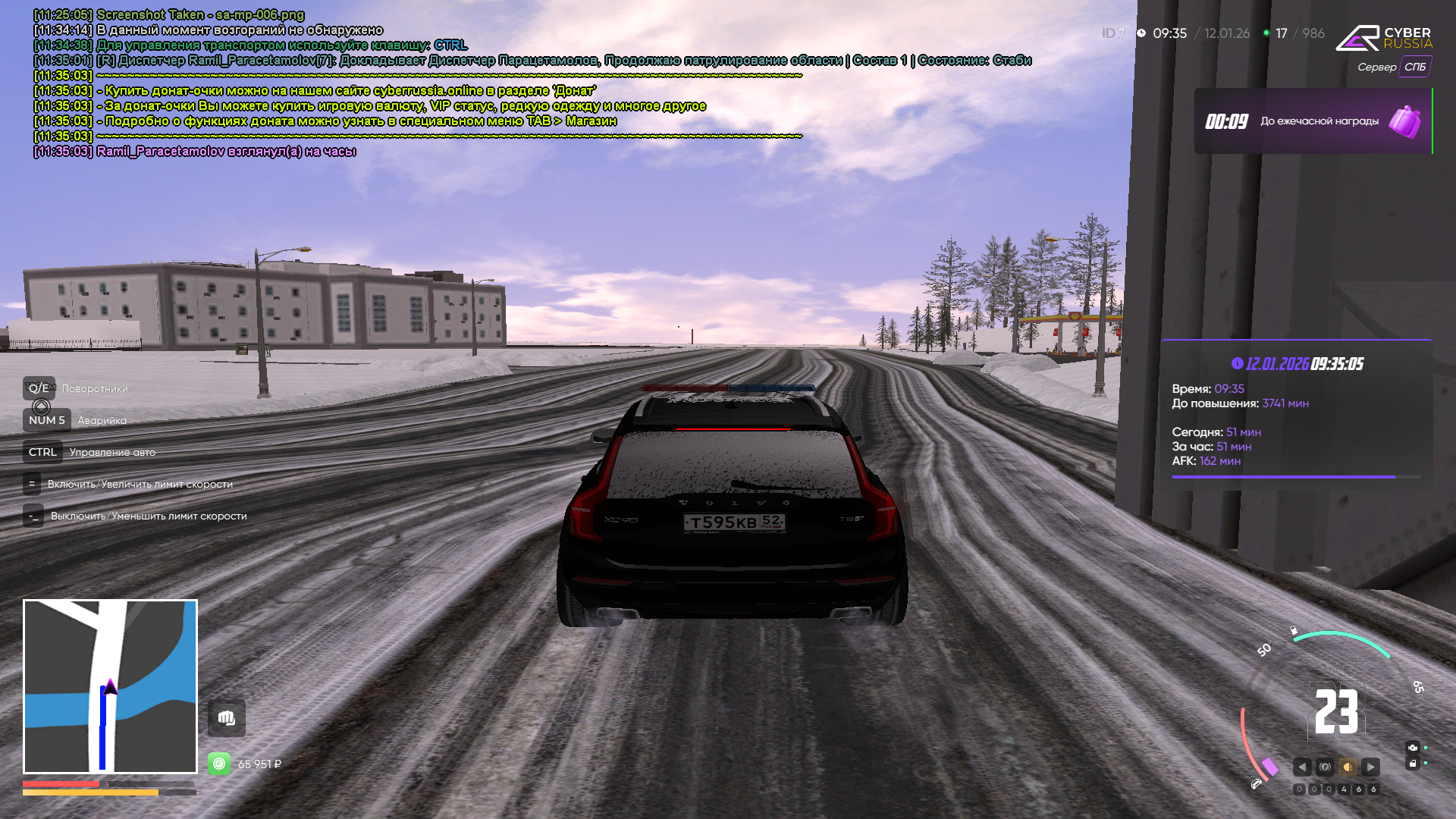This screenshot has height=819, width=1456.
Task: Click the engine status icon
Action: pyautogui.click(x=1413, y=748)
